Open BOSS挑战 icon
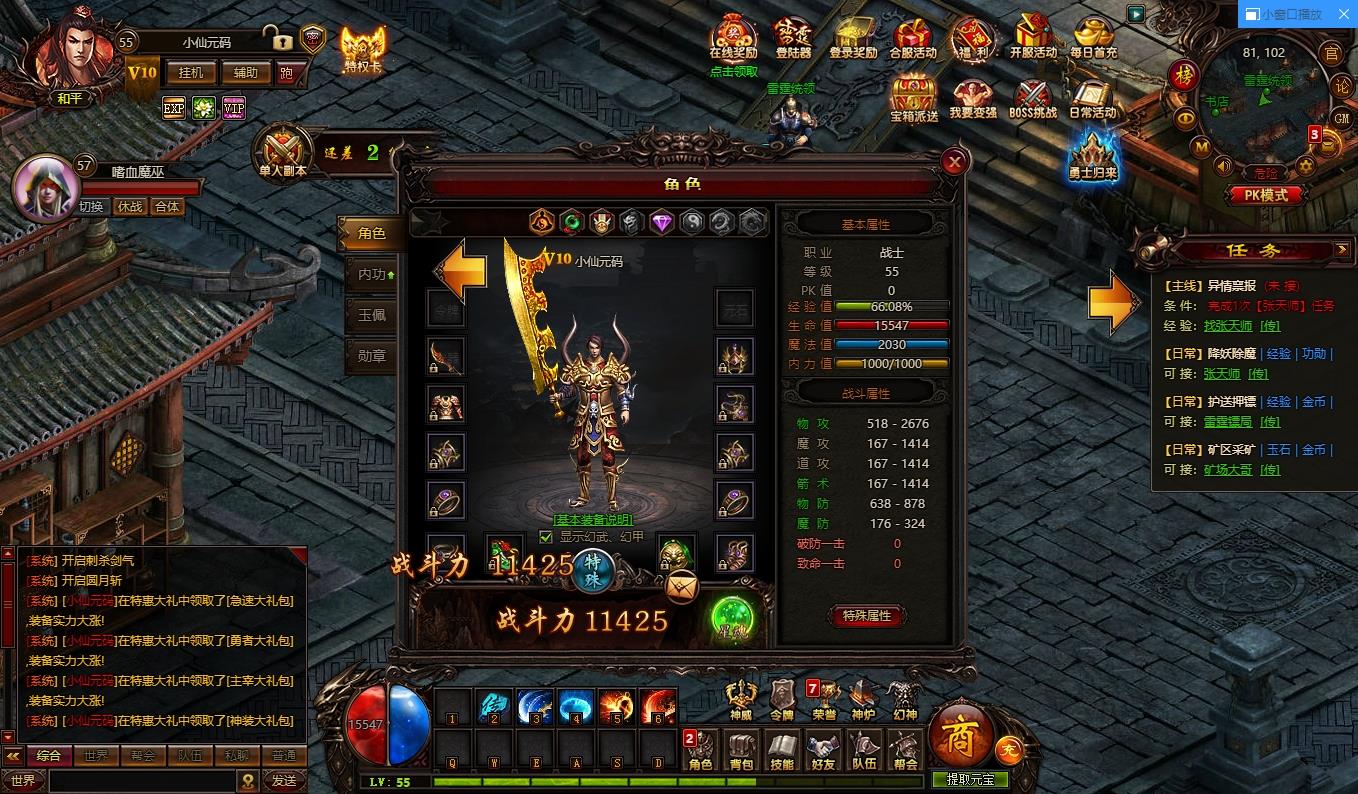Screen dimensions: 1358x794 coord(1033,100)
